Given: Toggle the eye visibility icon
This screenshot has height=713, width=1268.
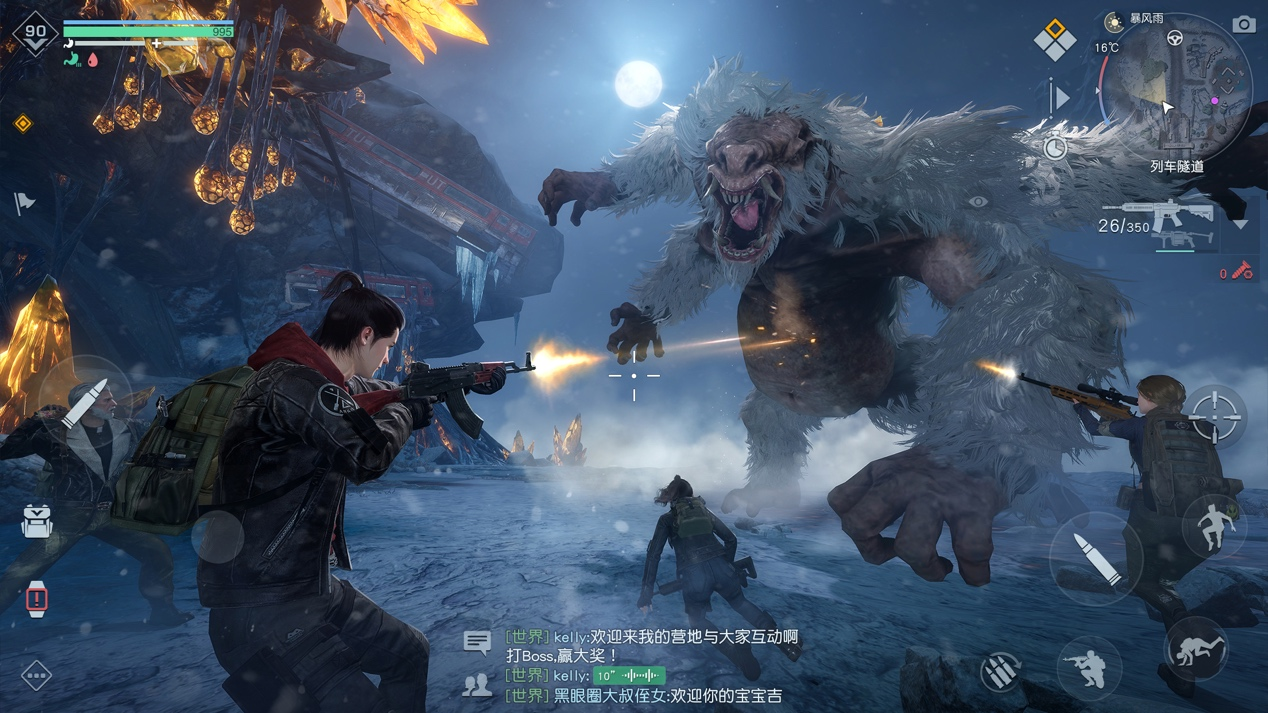Looking at the screenshot, I should (x=977, y=202).
